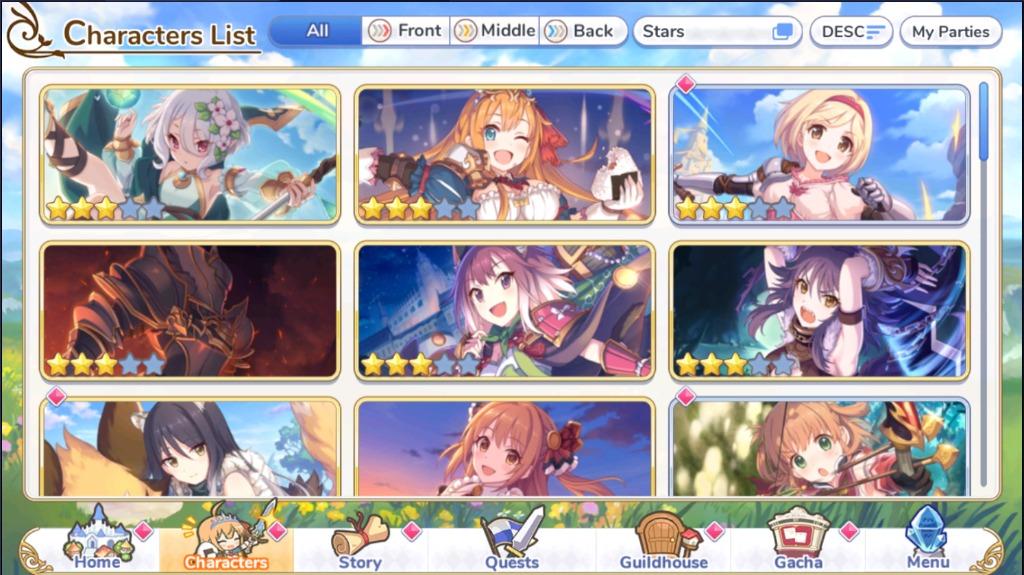The height and width of the screenshot is (575, 1024).
Task: Choose the dark purple-haired girl with arms raised
Action: [x=820, y=310]
